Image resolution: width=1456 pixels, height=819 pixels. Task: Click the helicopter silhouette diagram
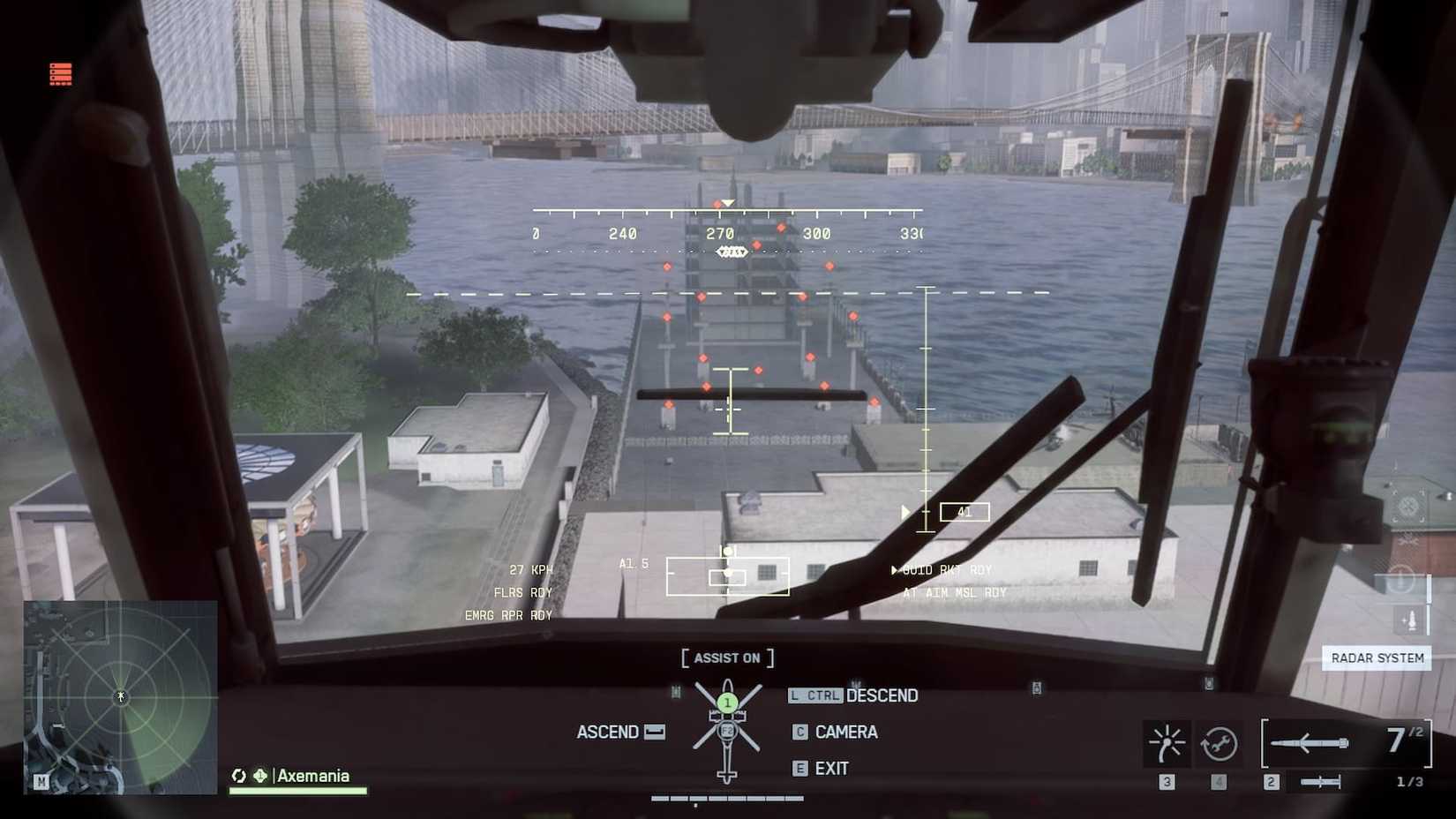pyautogui.click(x=726, y=728)
